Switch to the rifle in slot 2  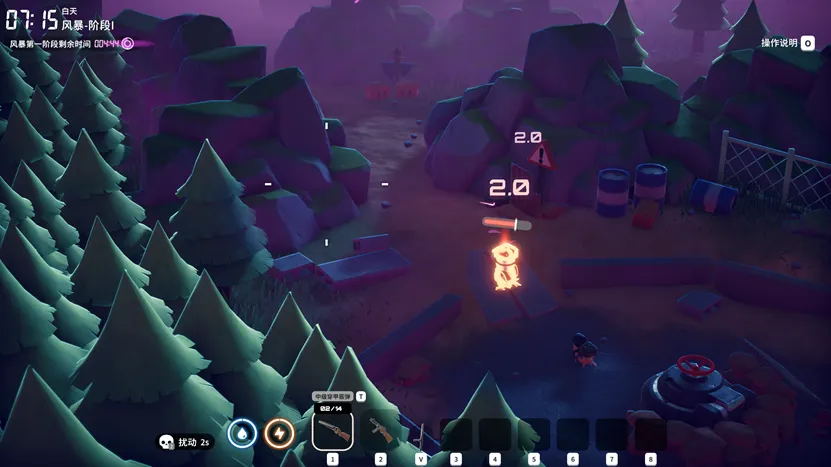[380, 431]
